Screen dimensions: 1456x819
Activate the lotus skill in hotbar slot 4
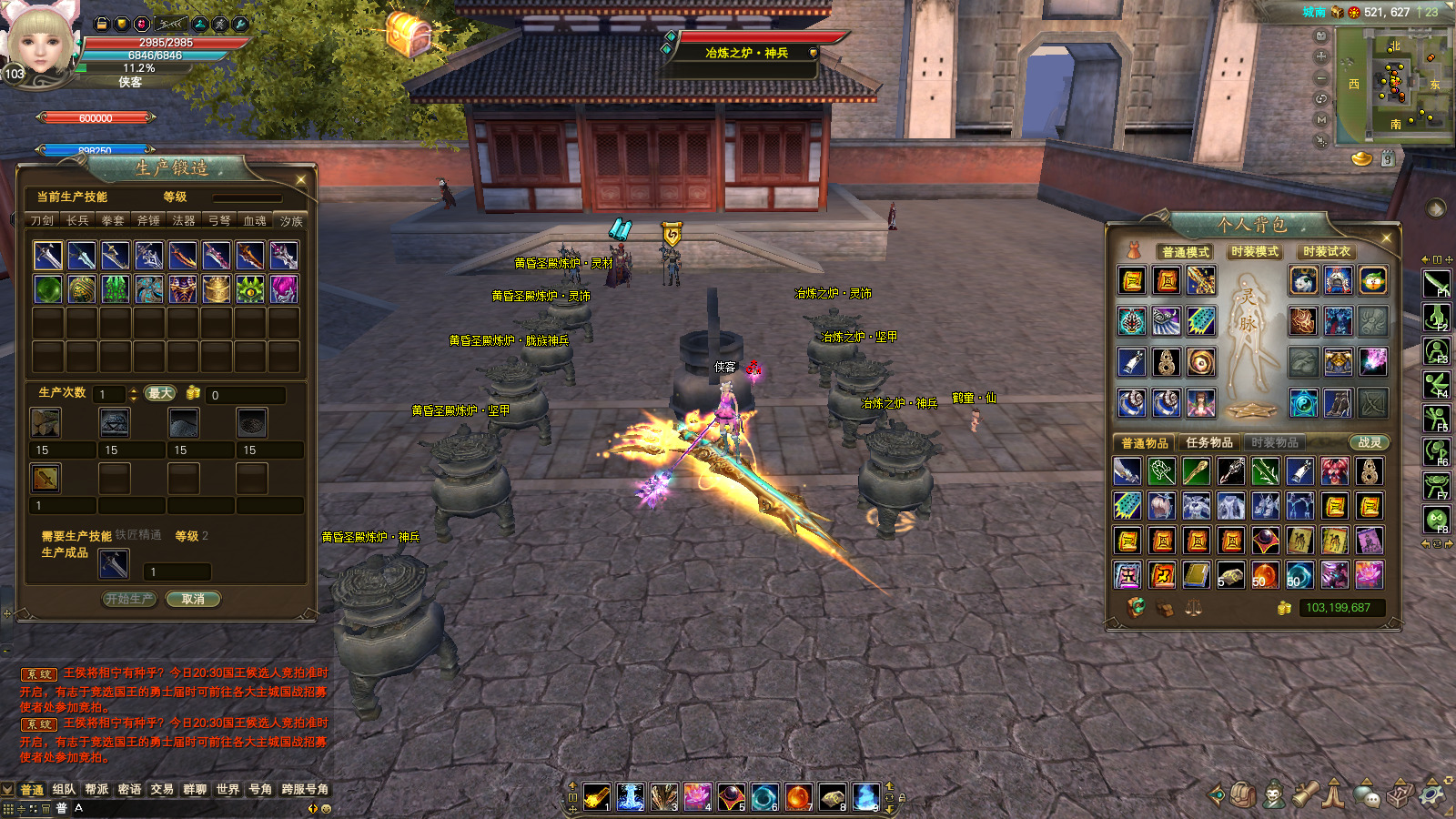(x=697, y=796)
